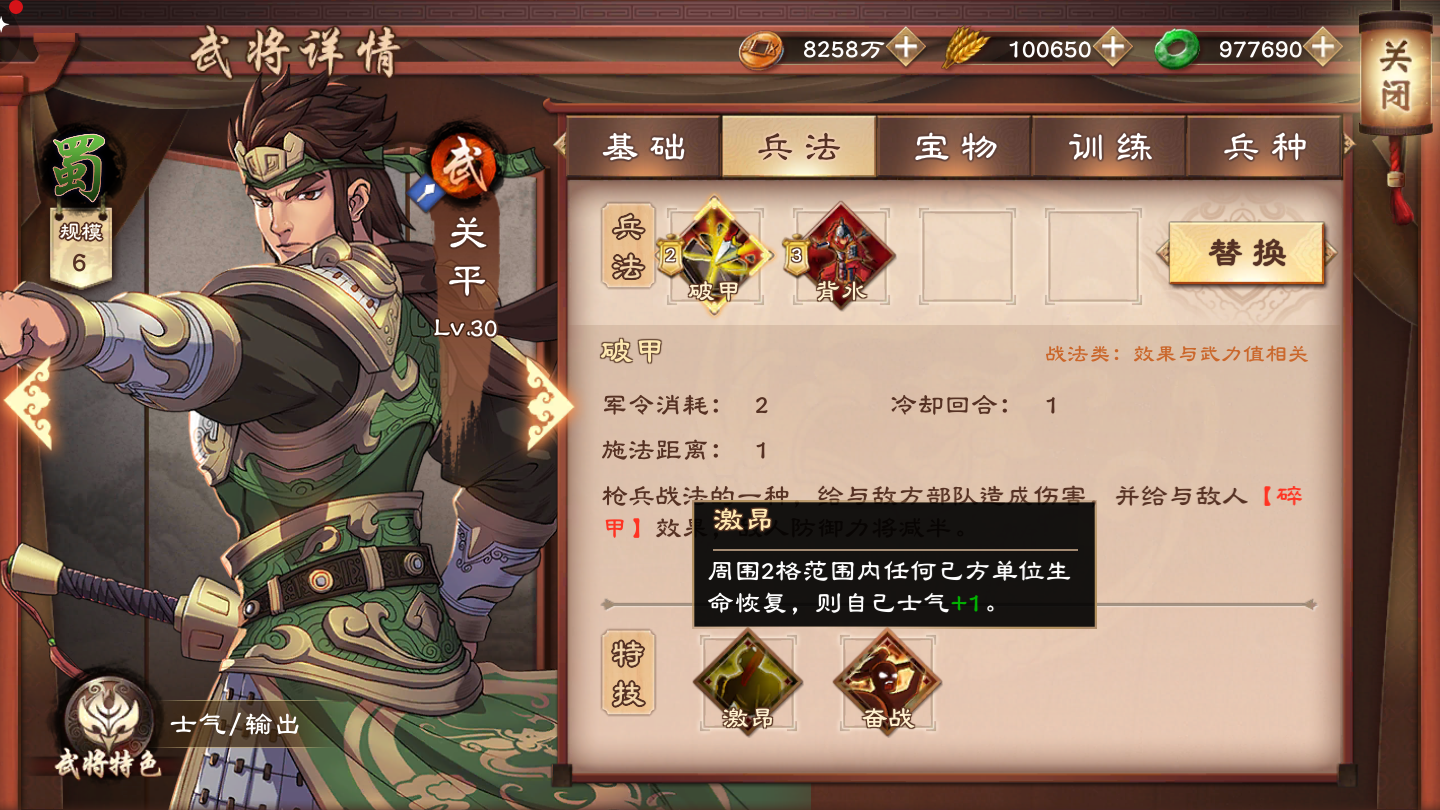This screenshot has width=1440, height=810.
Task: Select the first empty skill slot
Action: coord(969,255)
